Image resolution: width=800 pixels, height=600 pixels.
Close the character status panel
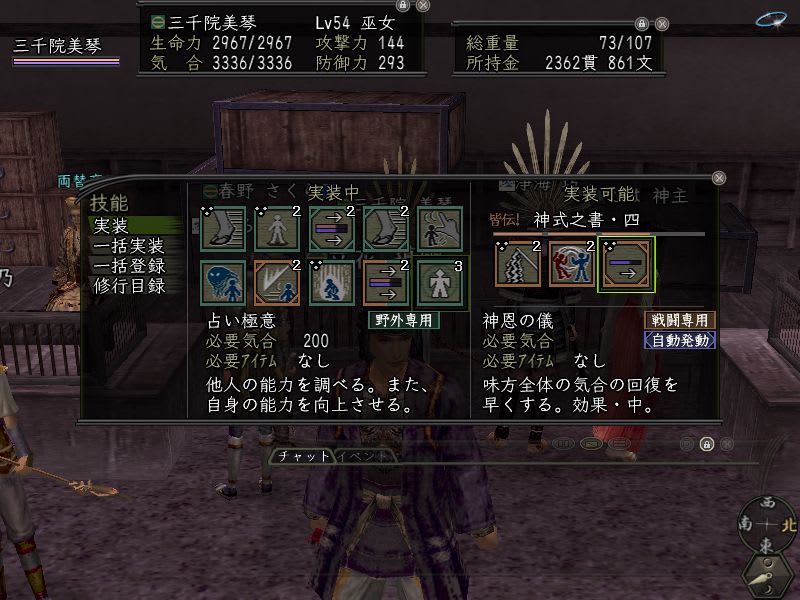point(423,5)
